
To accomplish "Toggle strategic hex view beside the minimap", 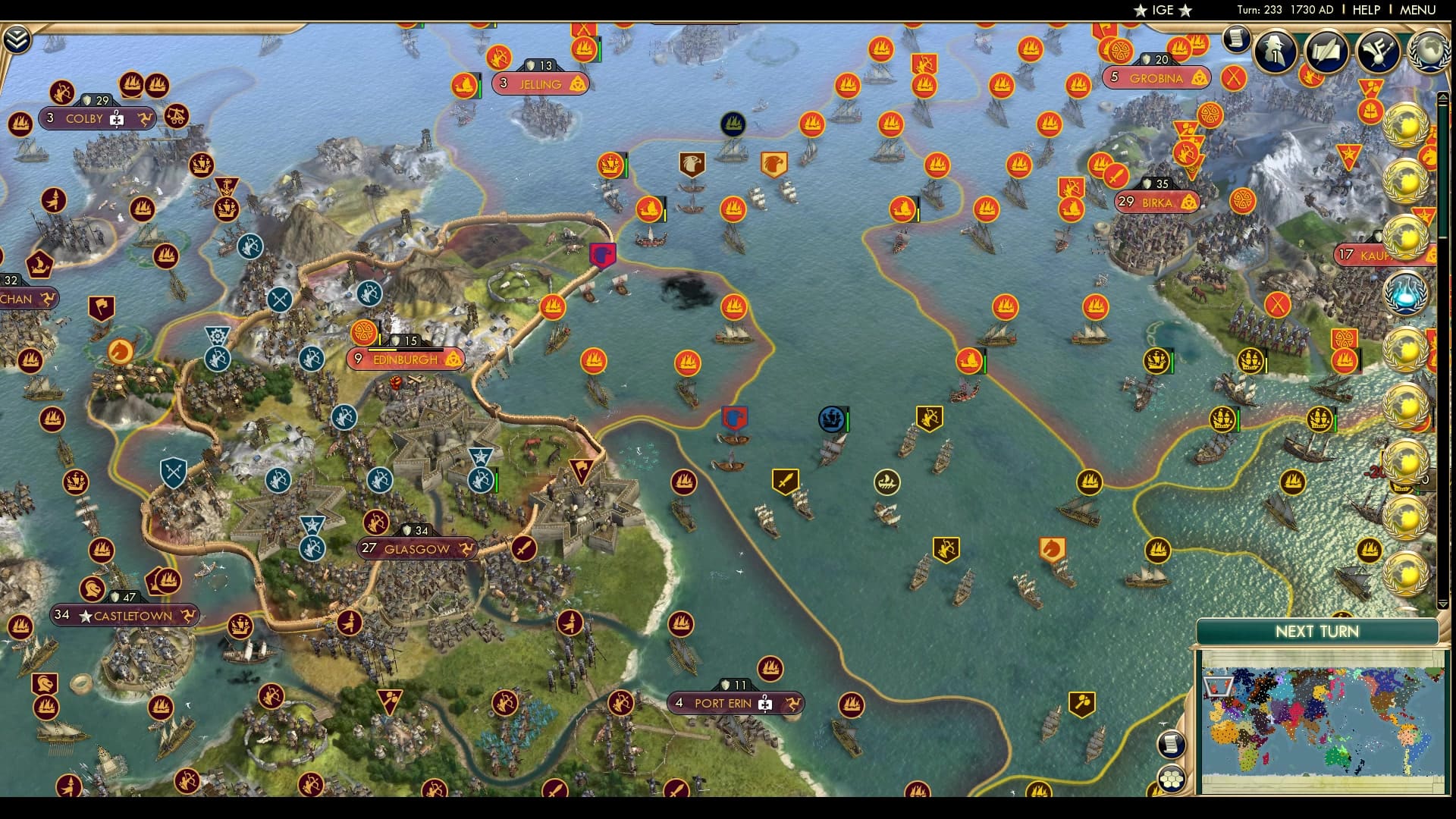I will (x=1172, y=780).
